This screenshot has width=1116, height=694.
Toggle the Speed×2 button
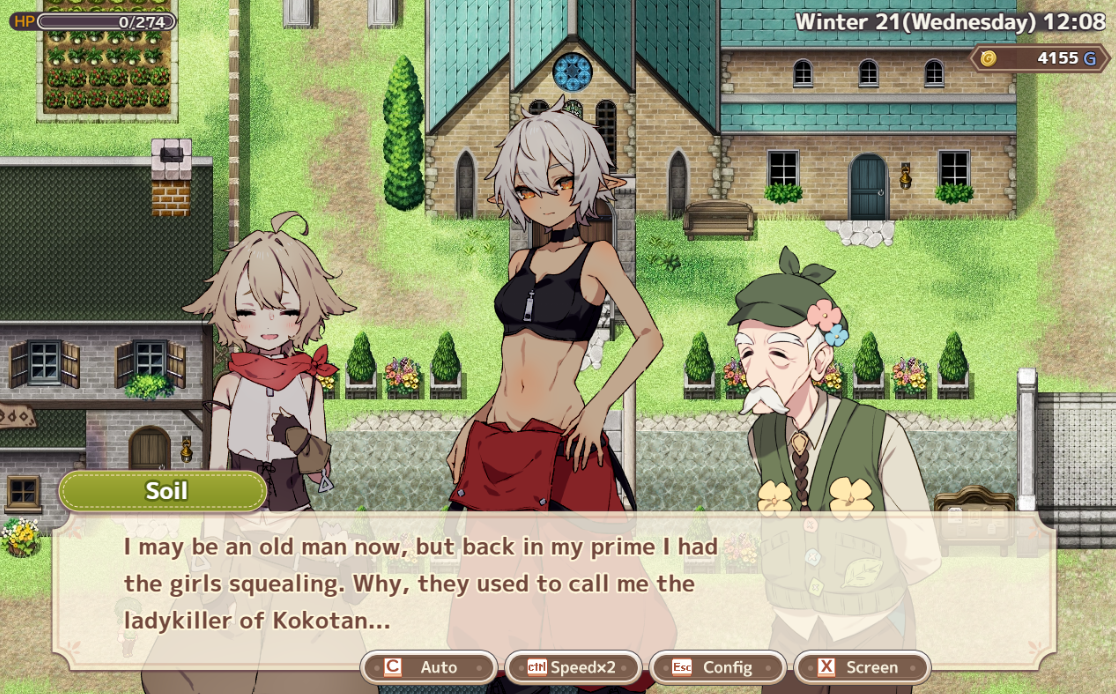click(x=573, y=667)
